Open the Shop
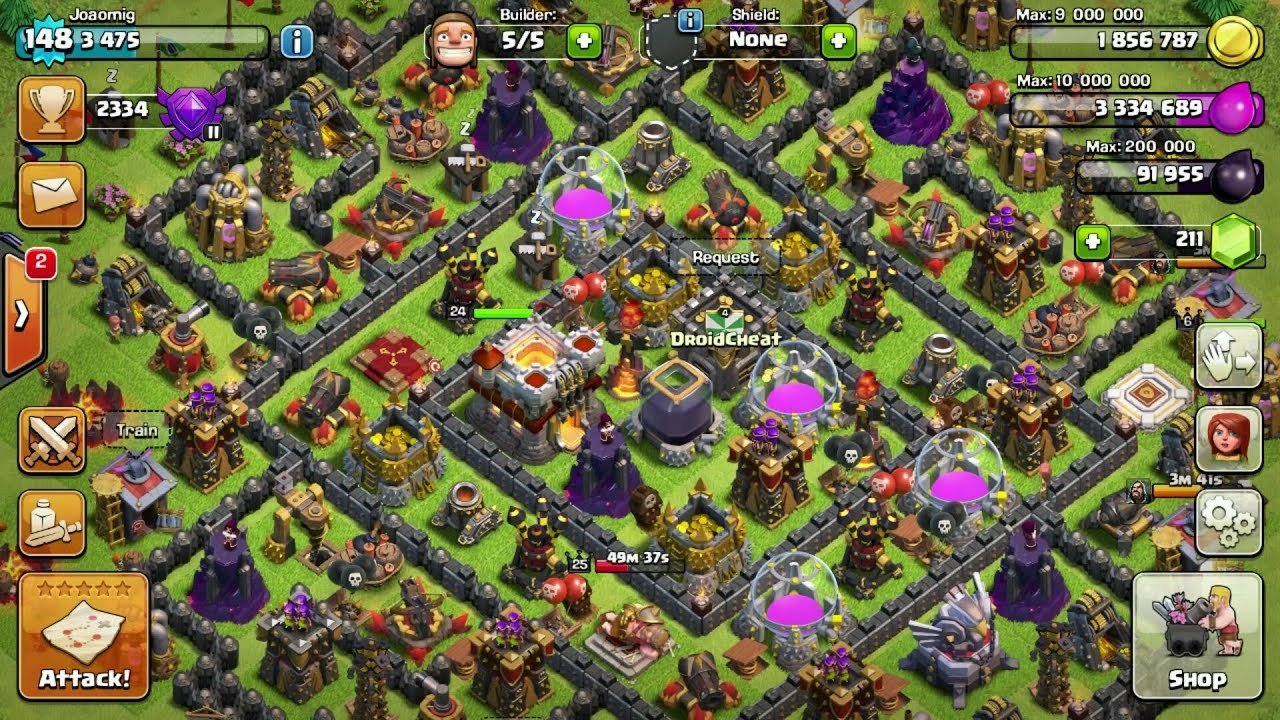 pyautogui.click(x=1197, y=635)
